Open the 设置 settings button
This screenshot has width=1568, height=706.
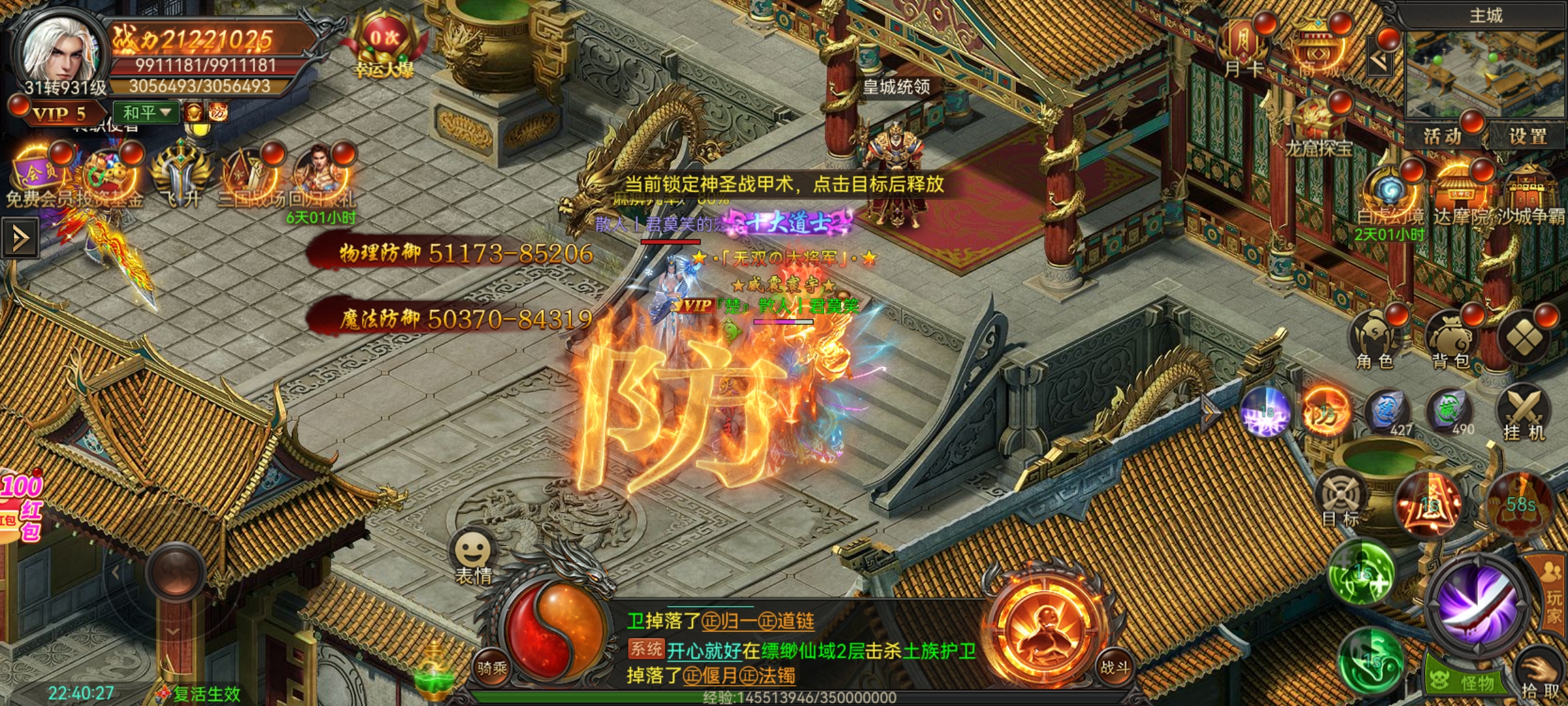[1527, 136]
